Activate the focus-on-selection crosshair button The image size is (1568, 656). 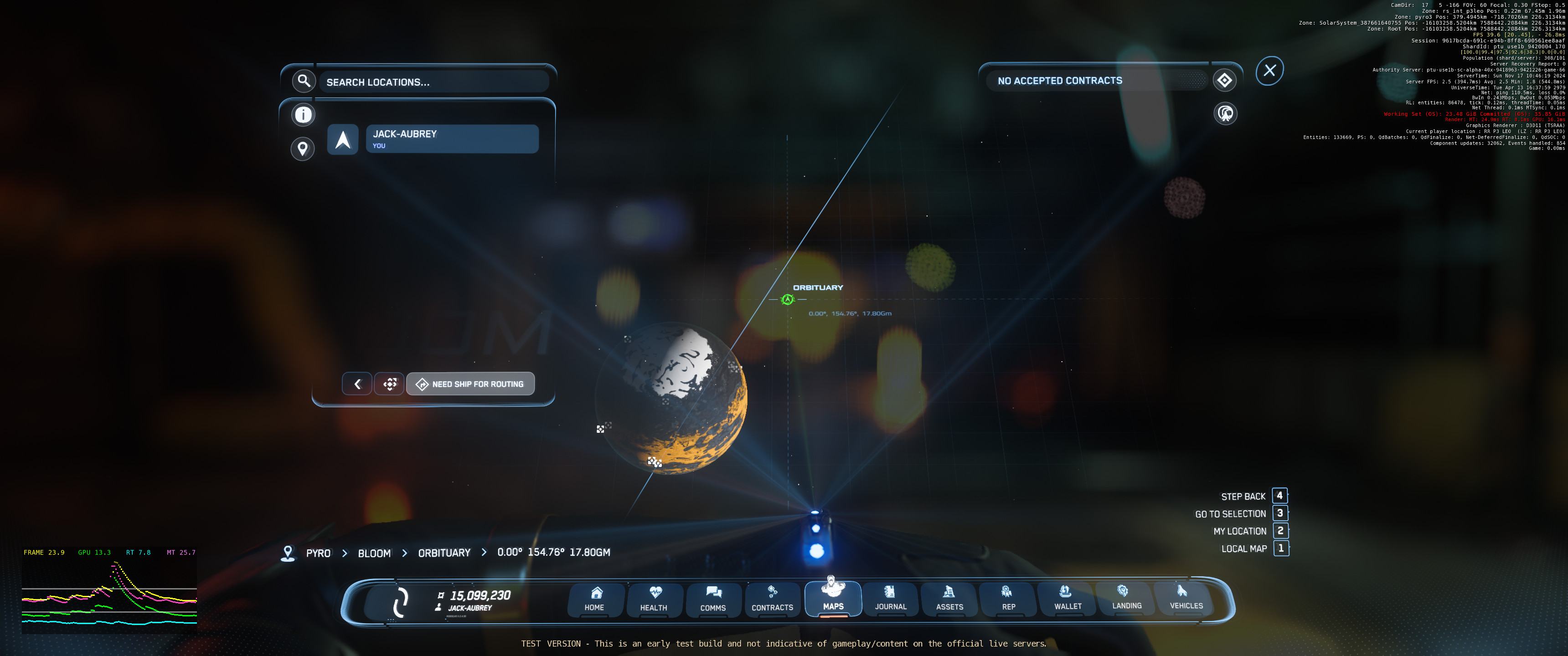[390, 384]
